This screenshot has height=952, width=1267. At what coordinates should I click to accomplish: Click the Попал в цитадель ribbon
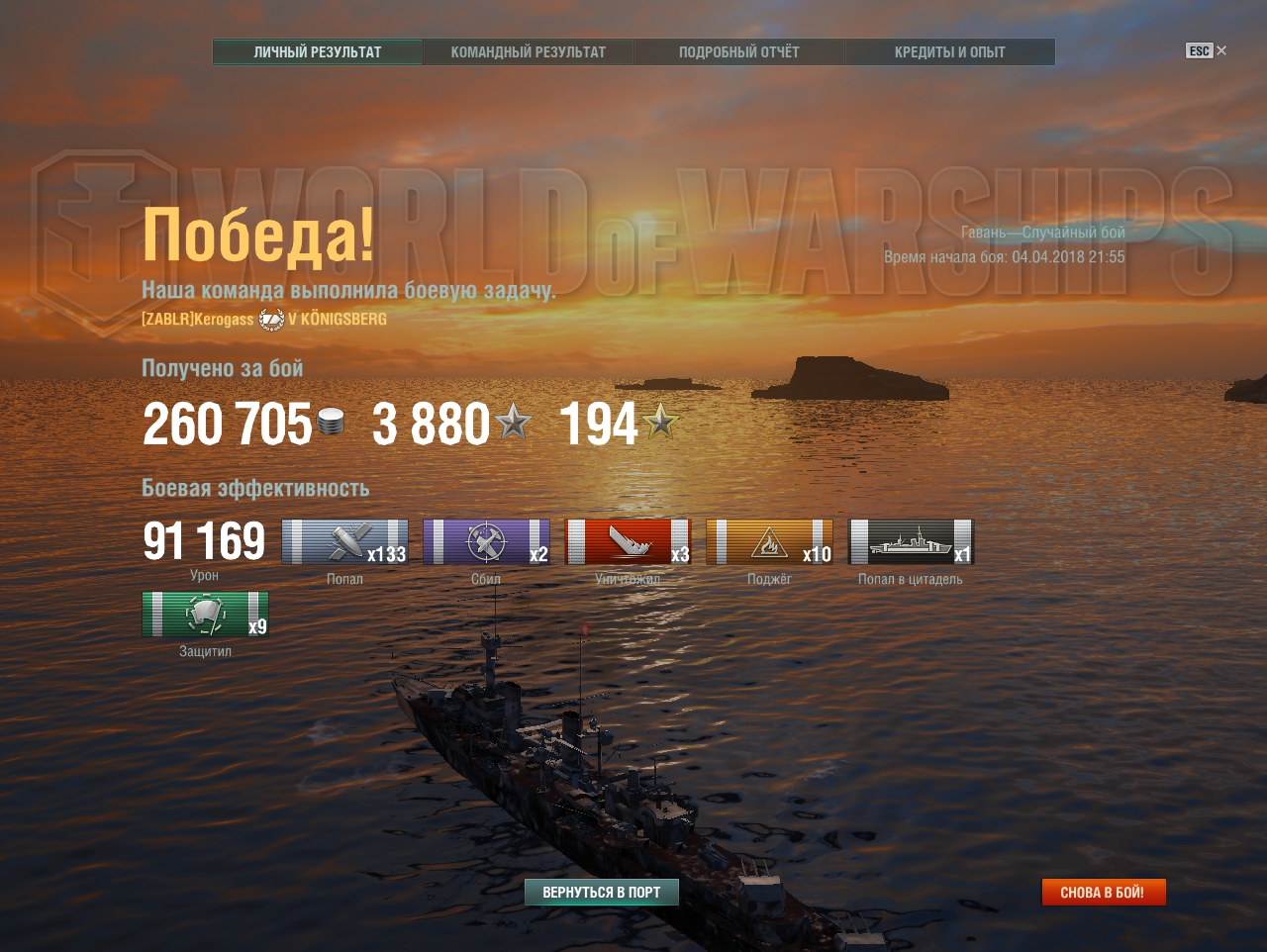coord(911,542)
